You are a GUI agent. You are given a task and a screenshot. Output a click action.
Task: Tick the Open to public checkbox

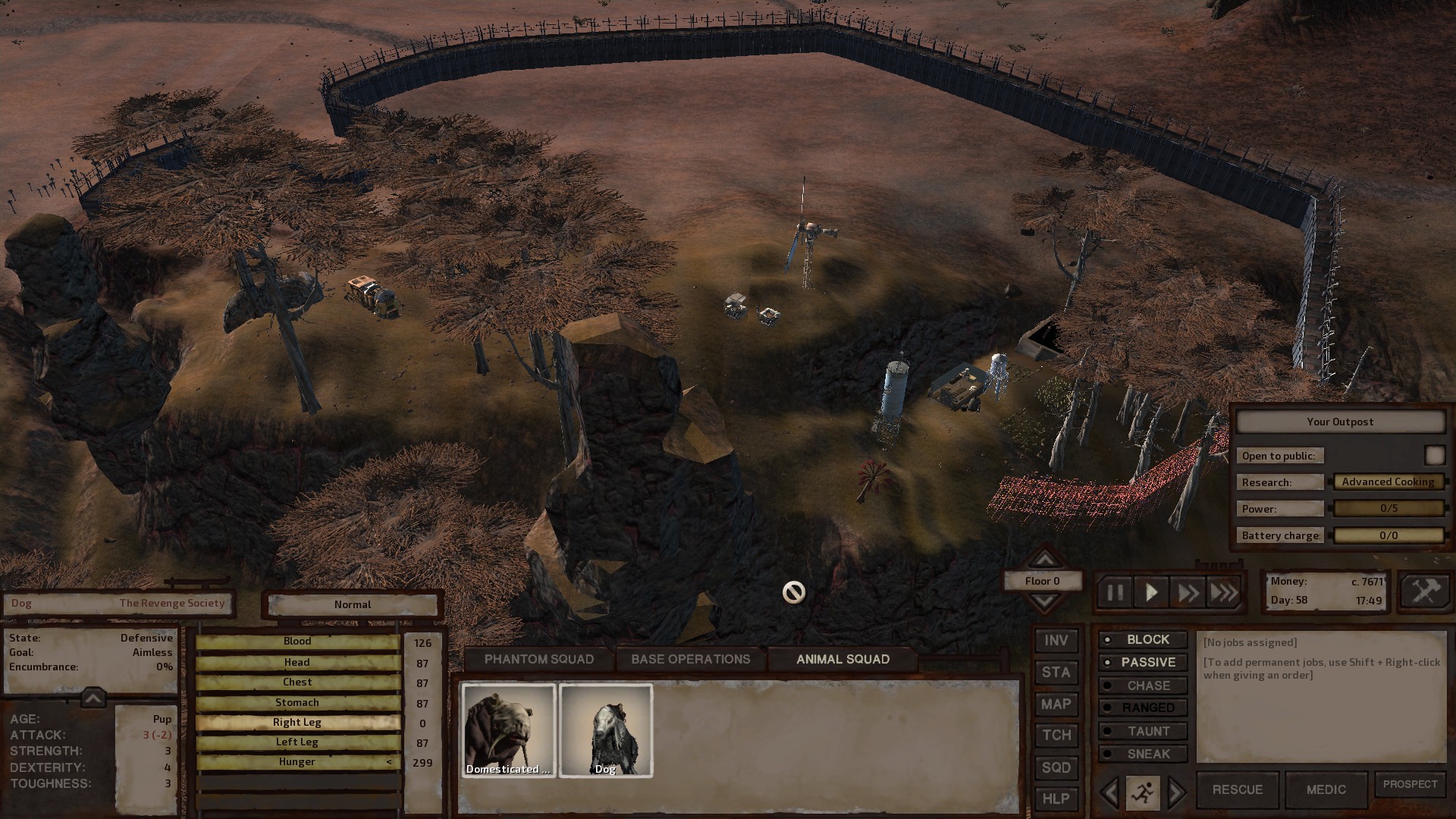1434,455
